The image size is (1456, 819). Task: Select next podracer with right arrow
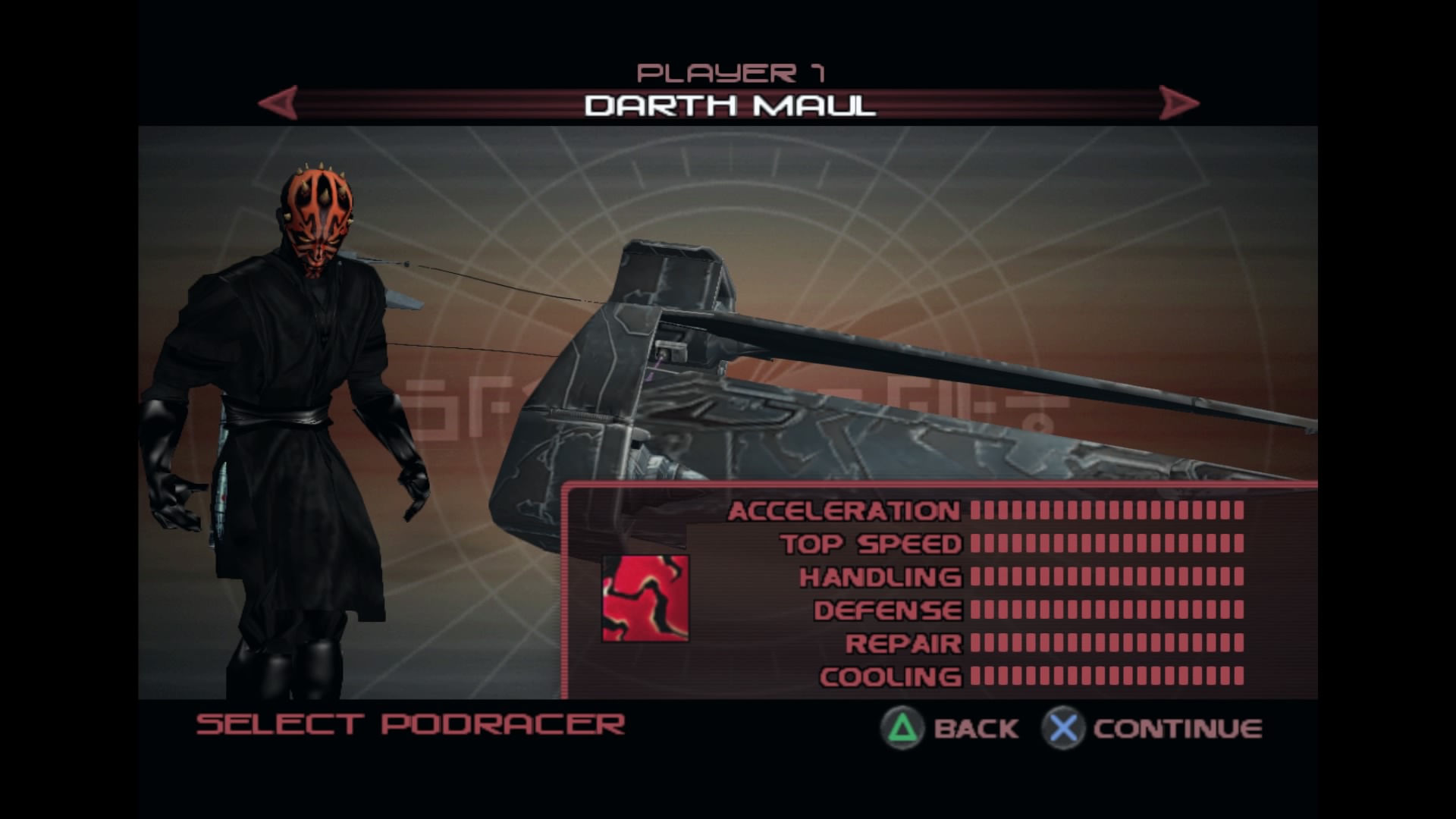coord(1178,102)
